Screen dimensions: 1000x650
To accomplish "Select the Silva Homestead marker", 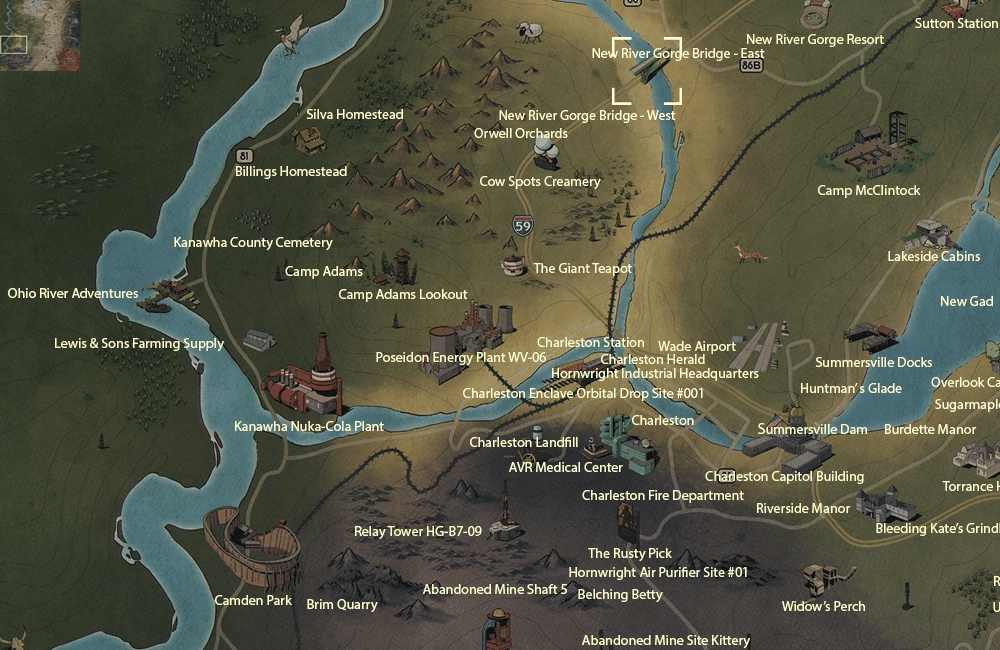I will click(310, 140).
